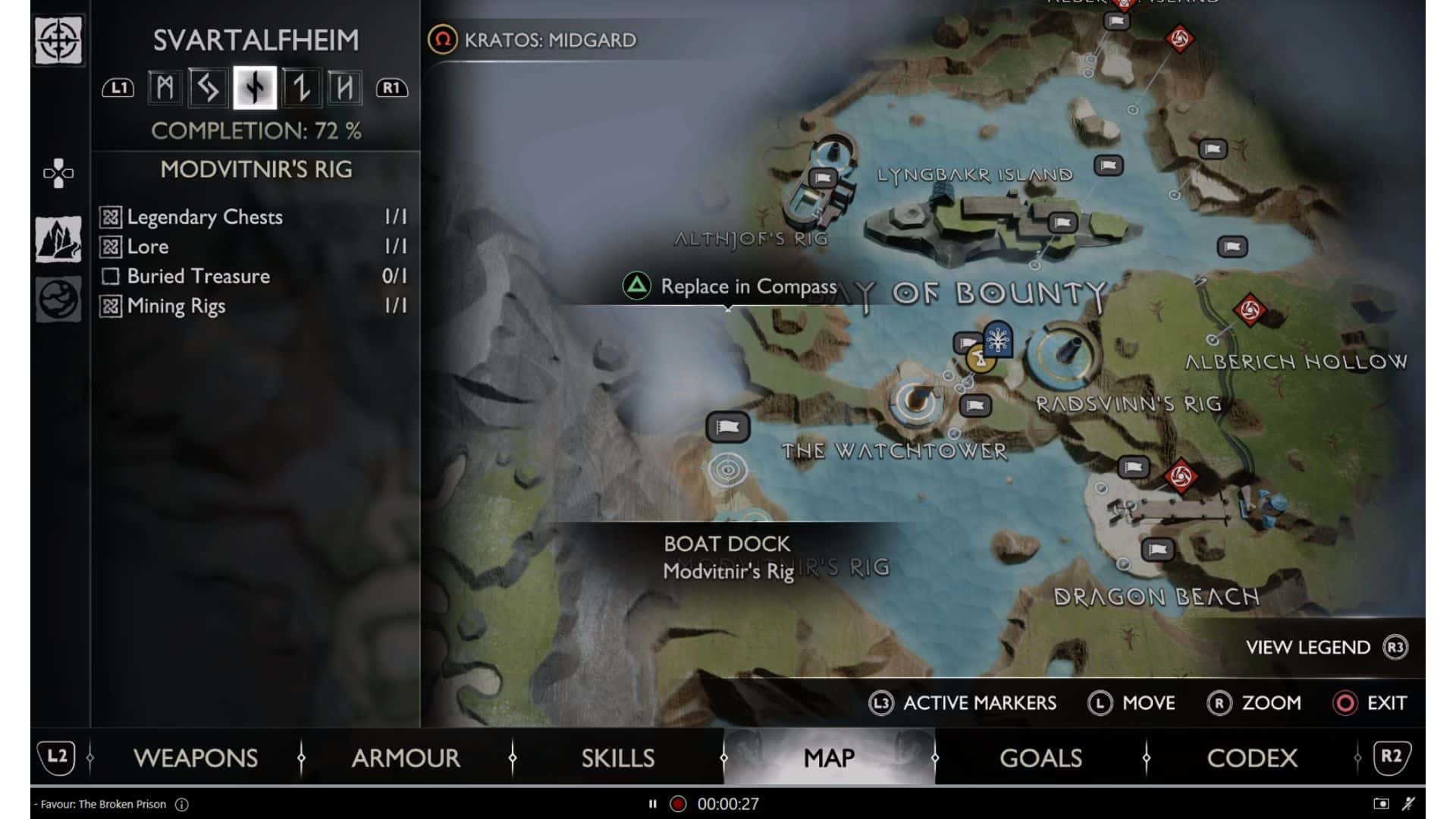Go to the Skills tab
The width and height of the screenshot is (1456, 819).
(617, 758)
